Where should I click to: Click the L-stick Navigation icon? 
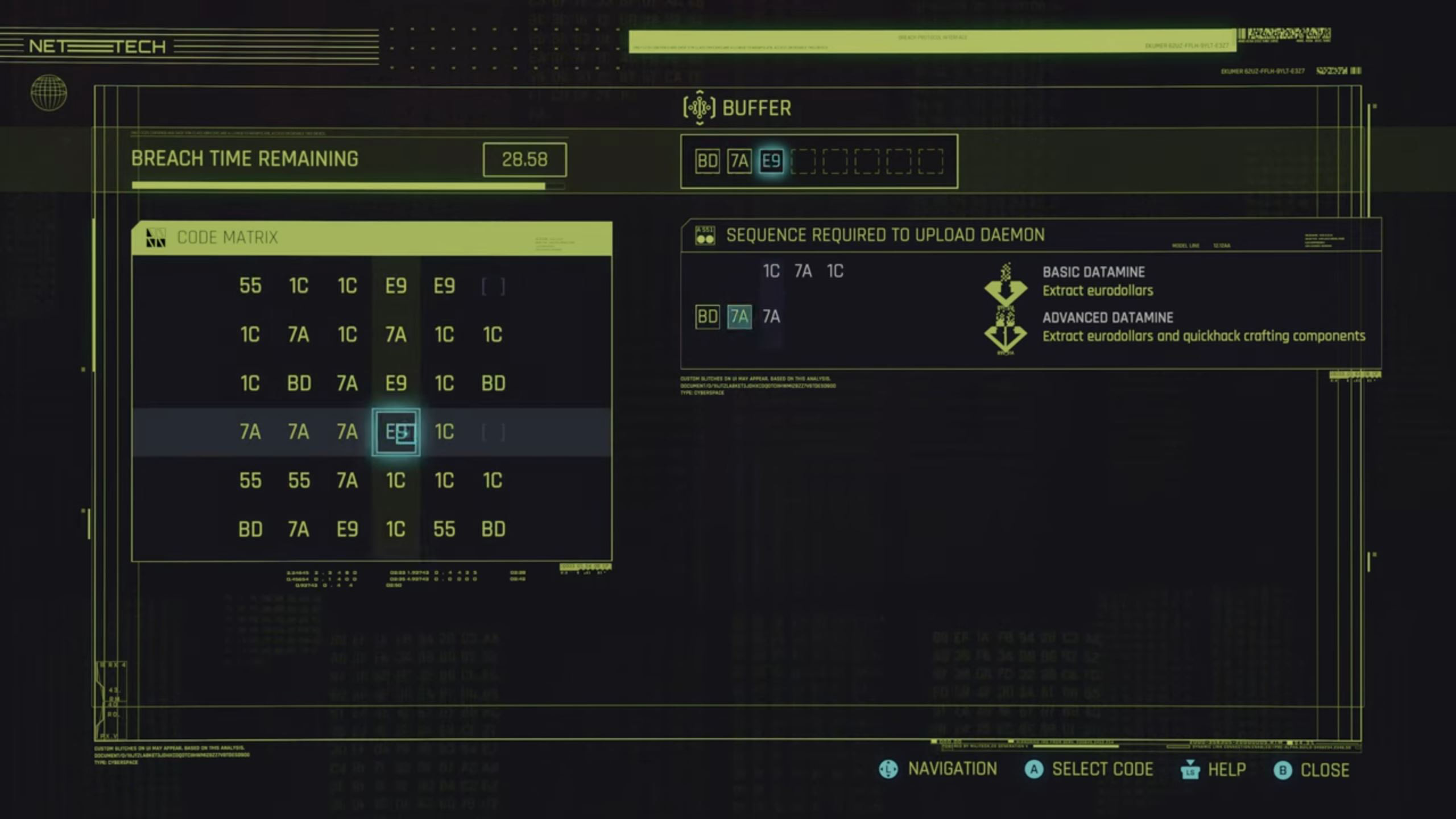(889, 770)
